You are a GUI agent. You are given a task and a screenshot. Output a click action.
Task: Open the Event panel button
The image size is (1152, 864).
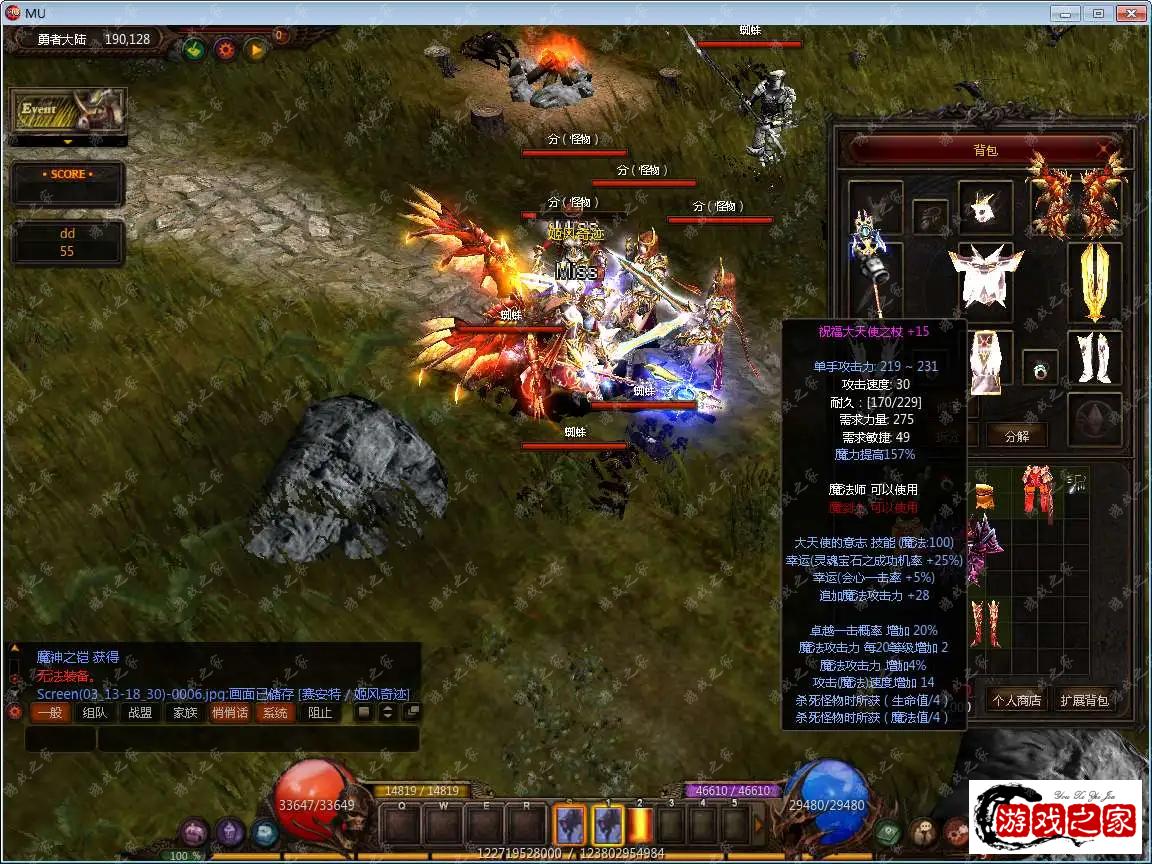[68, 111]
